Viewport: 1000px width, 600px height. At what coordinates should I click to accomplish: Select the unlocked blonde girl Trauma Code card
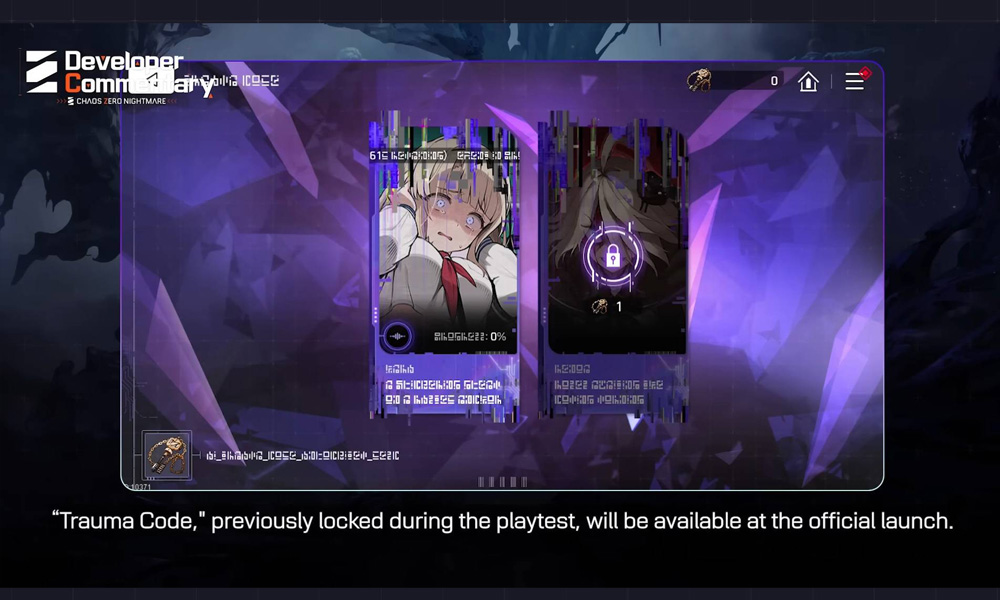pos(446,240)
